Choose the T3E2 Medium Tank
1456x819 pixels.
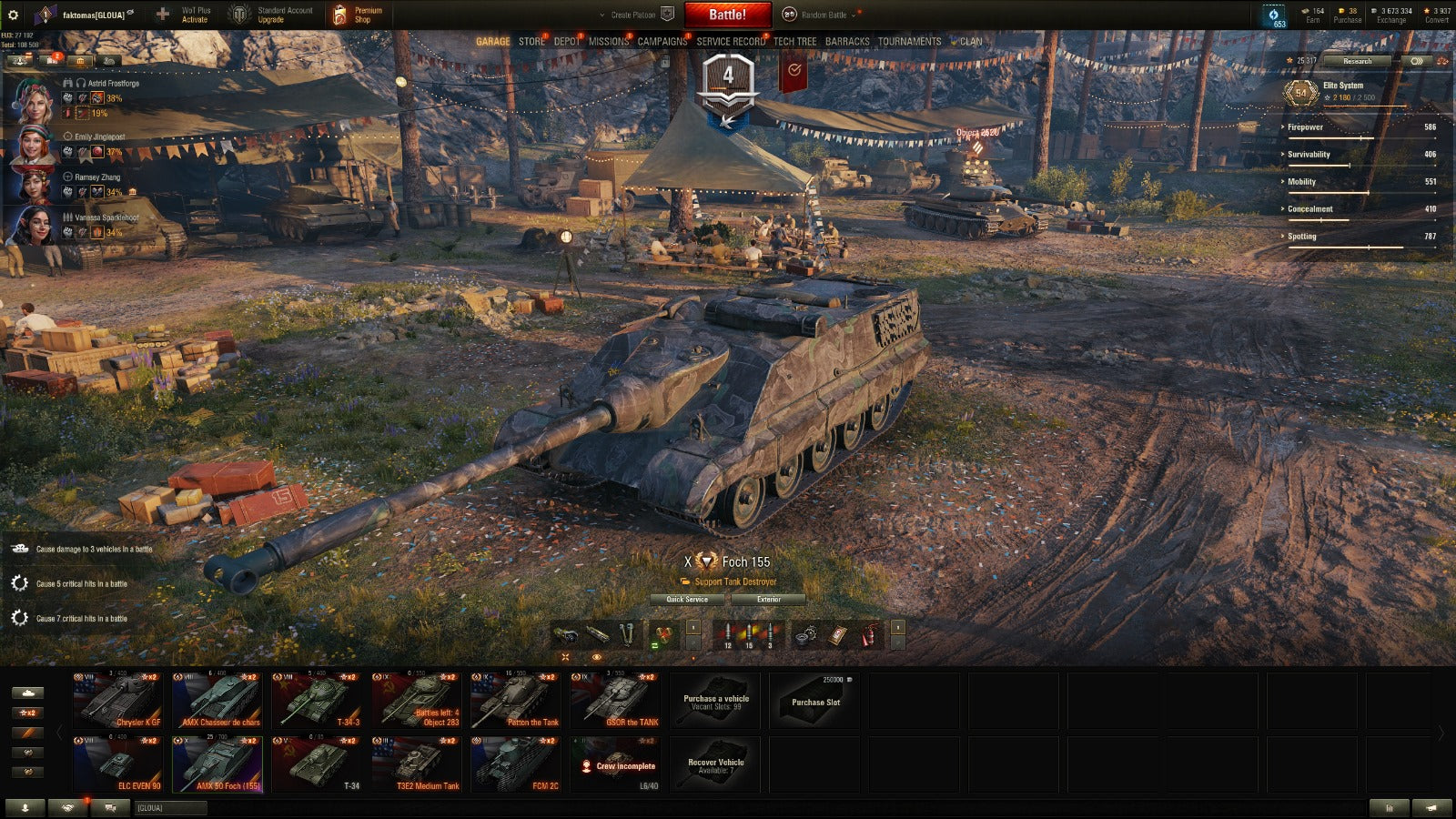pyautogui.click(x=417, y=764)
